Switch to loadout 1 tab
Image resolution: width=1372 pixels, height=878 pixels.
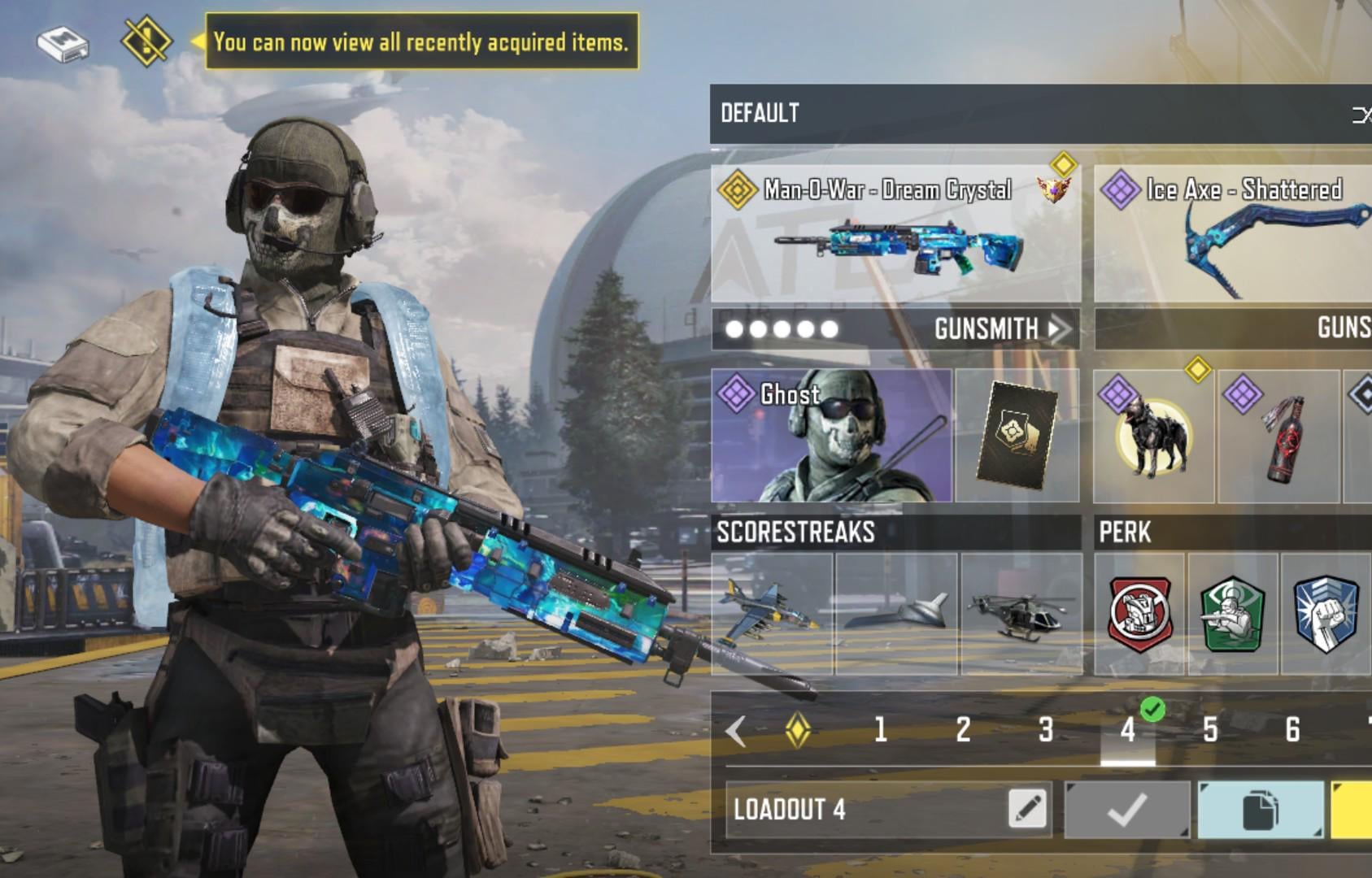pyautogui.click(x=880, y=730)
